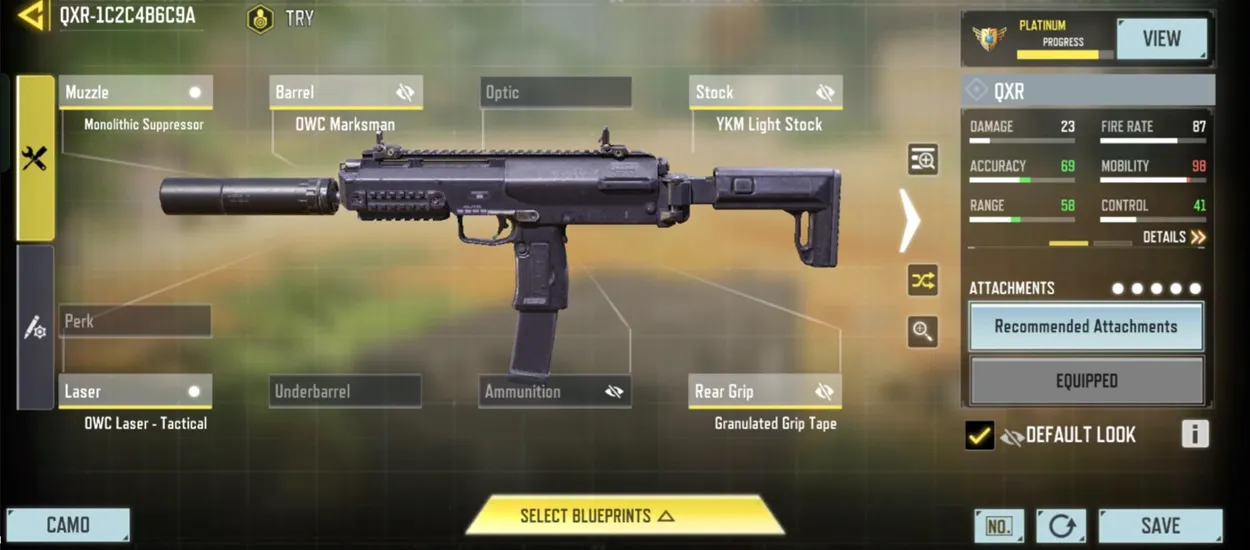Expand weapon stat Details

[x=1174, y=237]
